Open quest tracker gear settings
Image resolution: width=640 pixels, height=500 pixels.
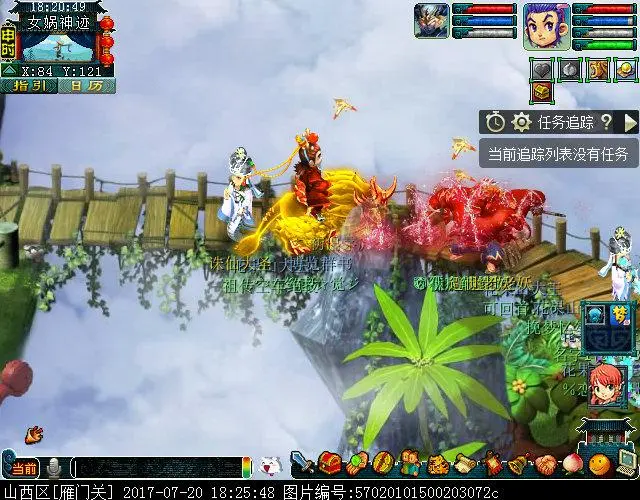(521, 122)
